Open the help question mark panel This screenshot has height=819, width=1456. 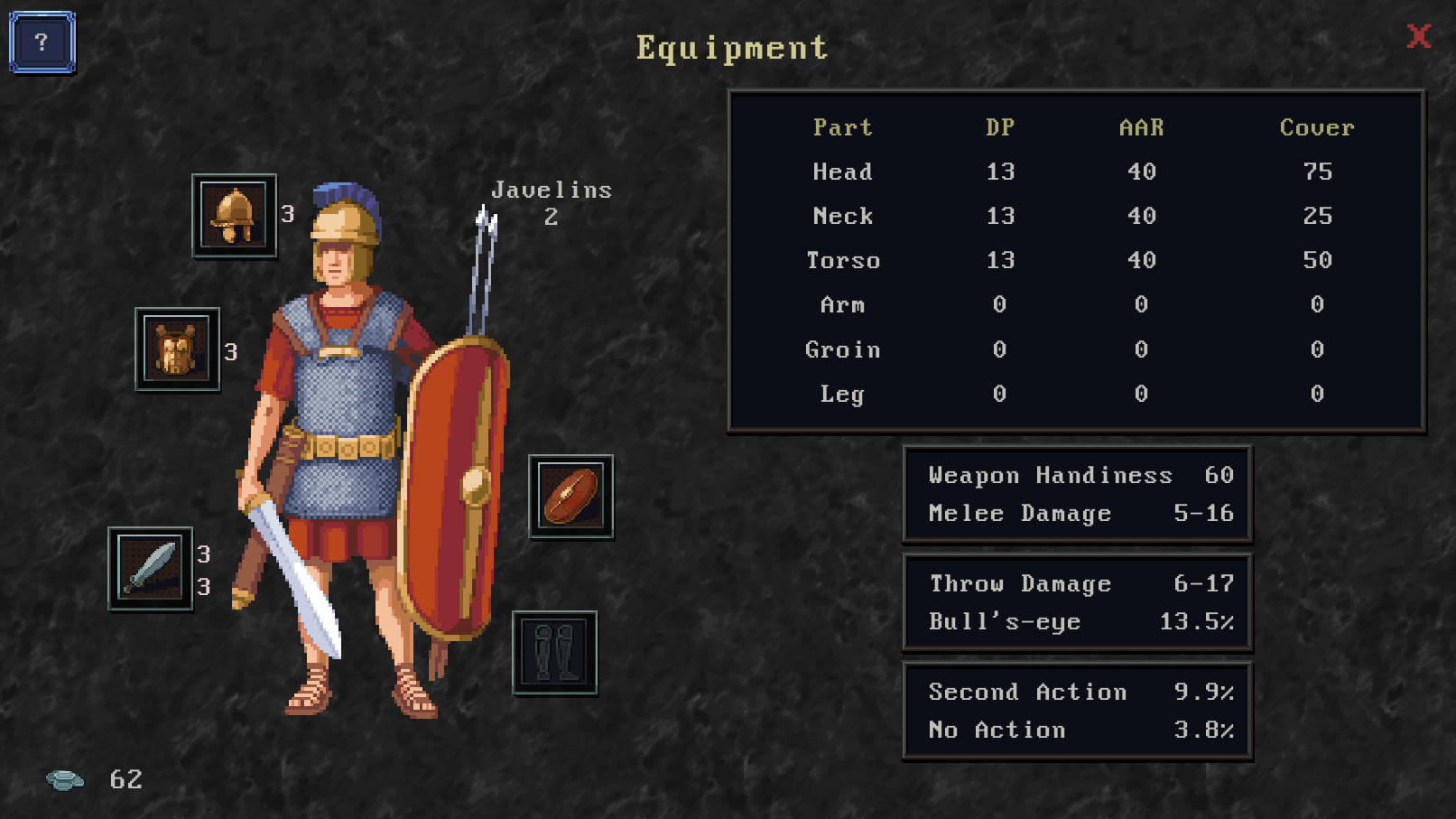click(x=39, y=40)
